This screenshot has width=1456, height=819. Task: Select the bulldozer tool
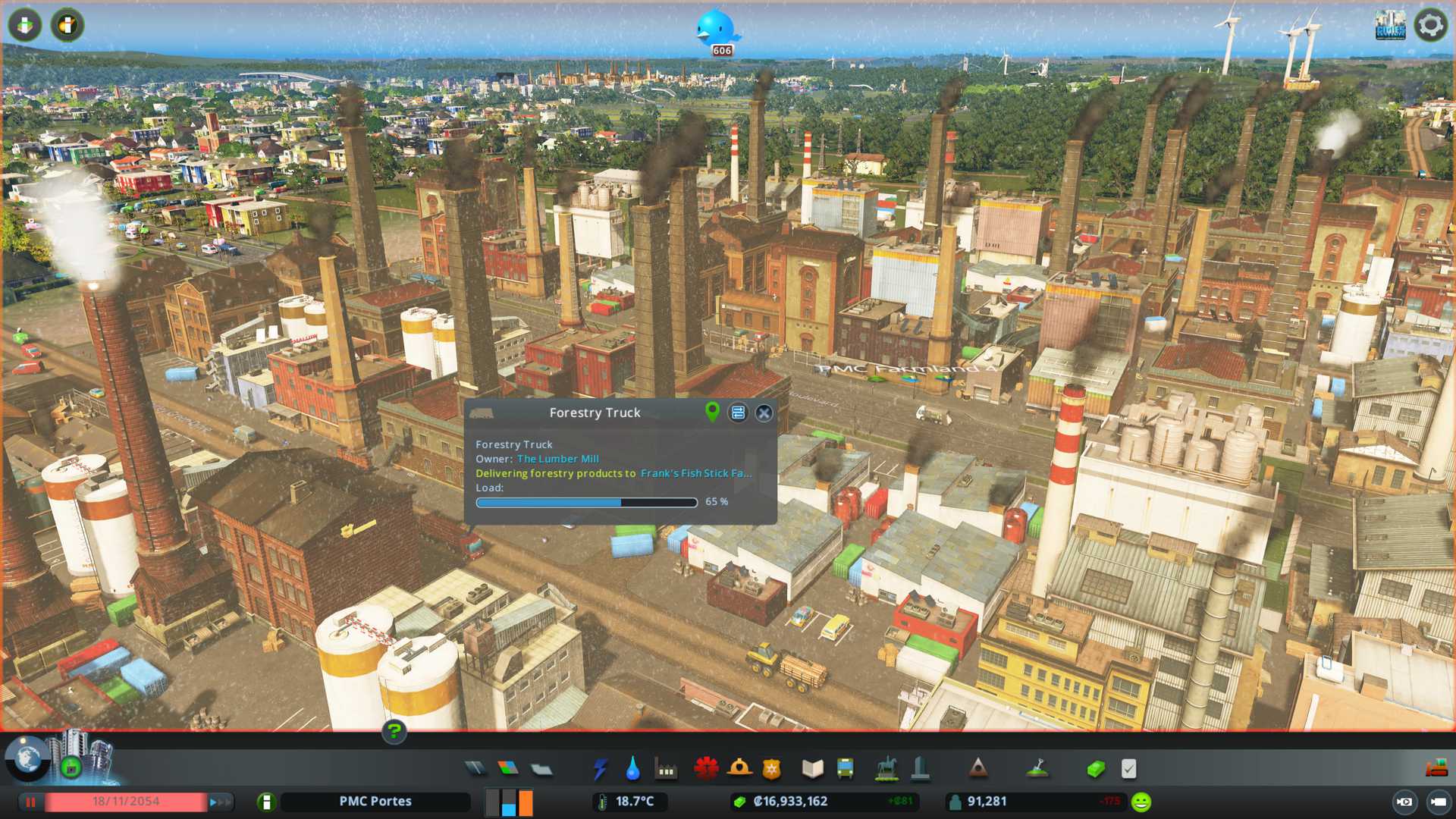point(1436,769)
